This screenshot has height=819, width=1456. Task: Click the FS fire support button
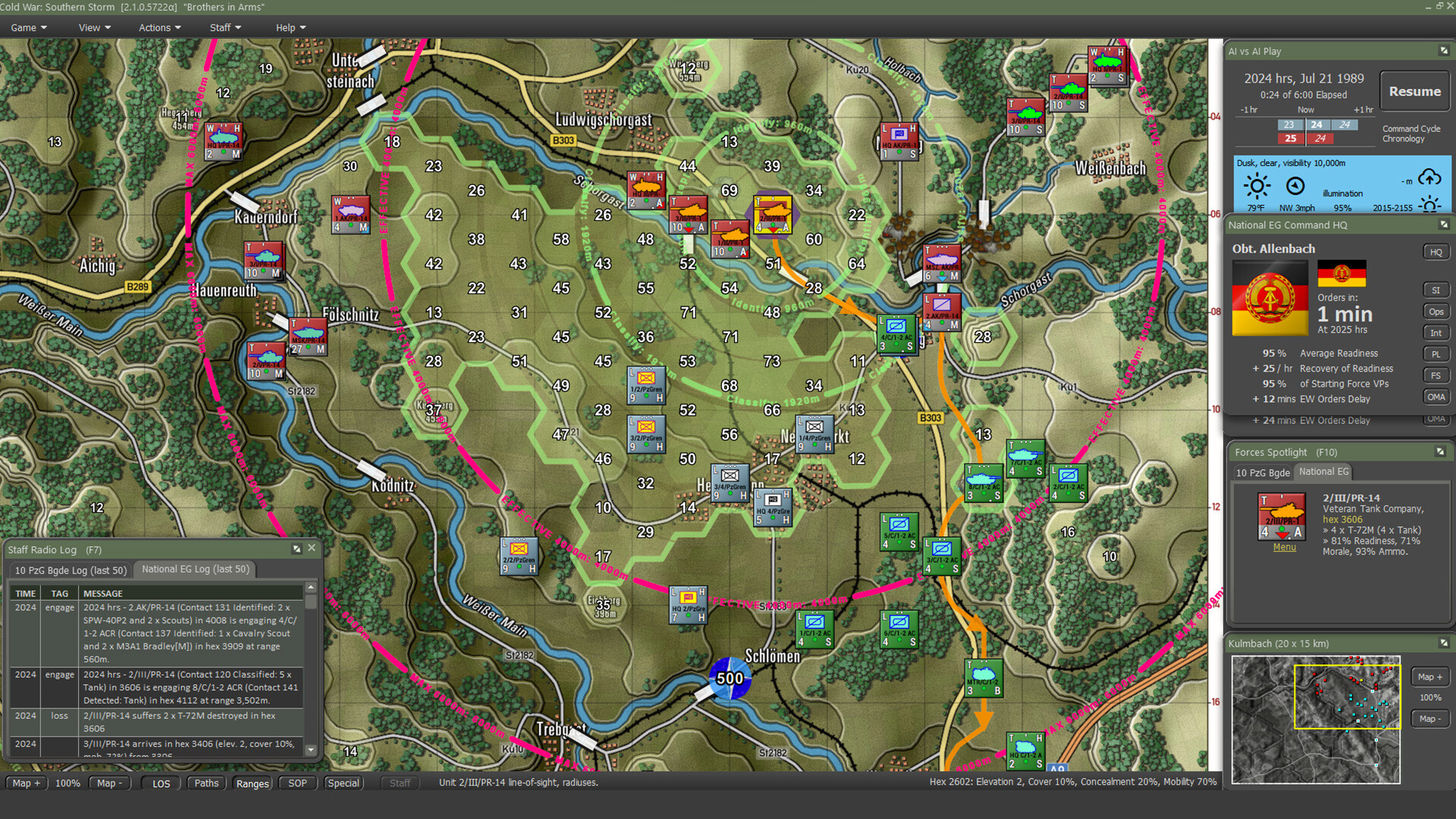[1436, 375]
